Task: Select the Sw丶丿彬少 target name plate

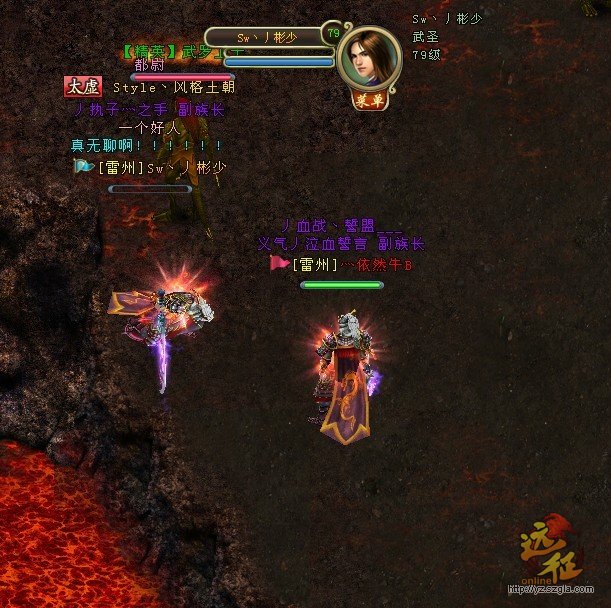Action: (x=267, y=37)
